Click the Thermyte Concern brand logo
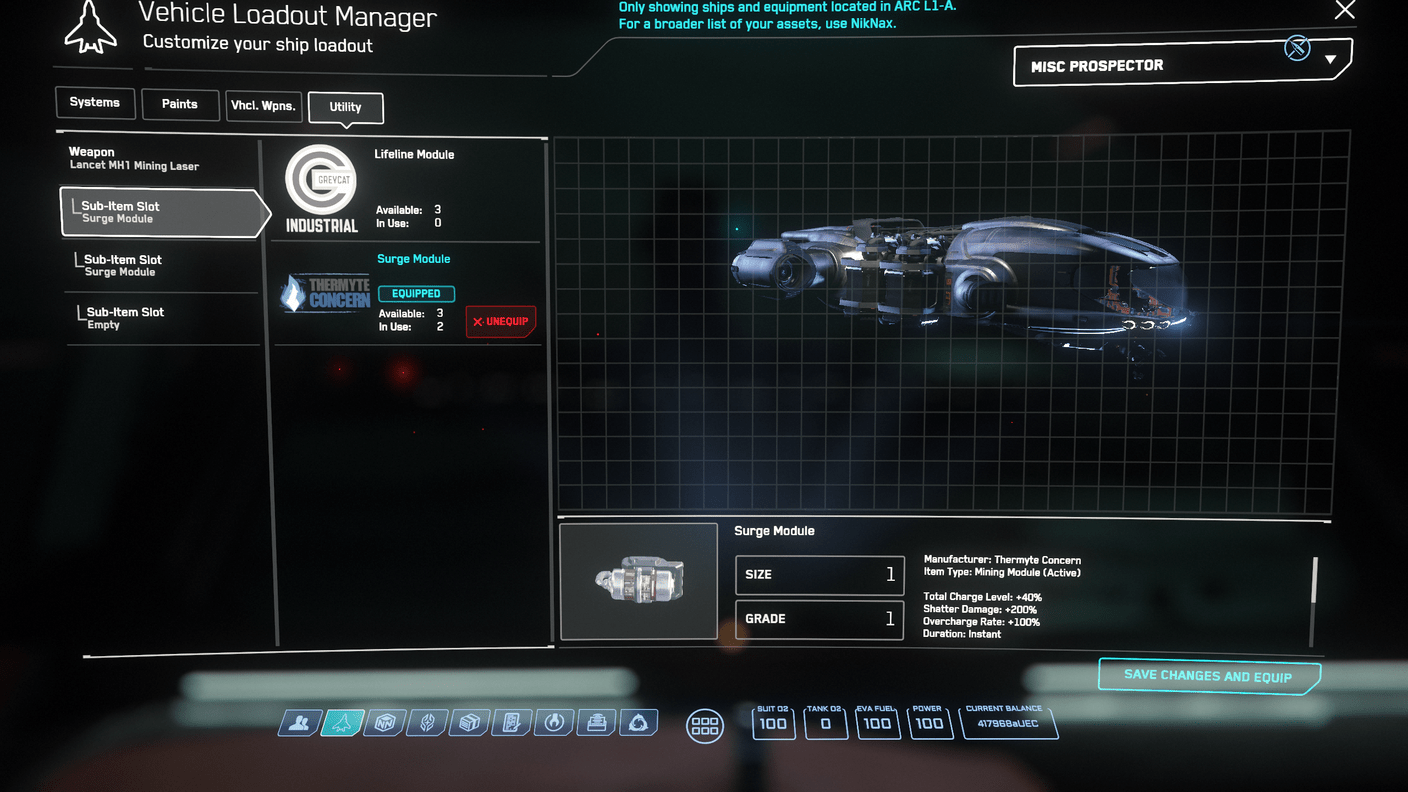1408x792 pixels. click(325, 293)
